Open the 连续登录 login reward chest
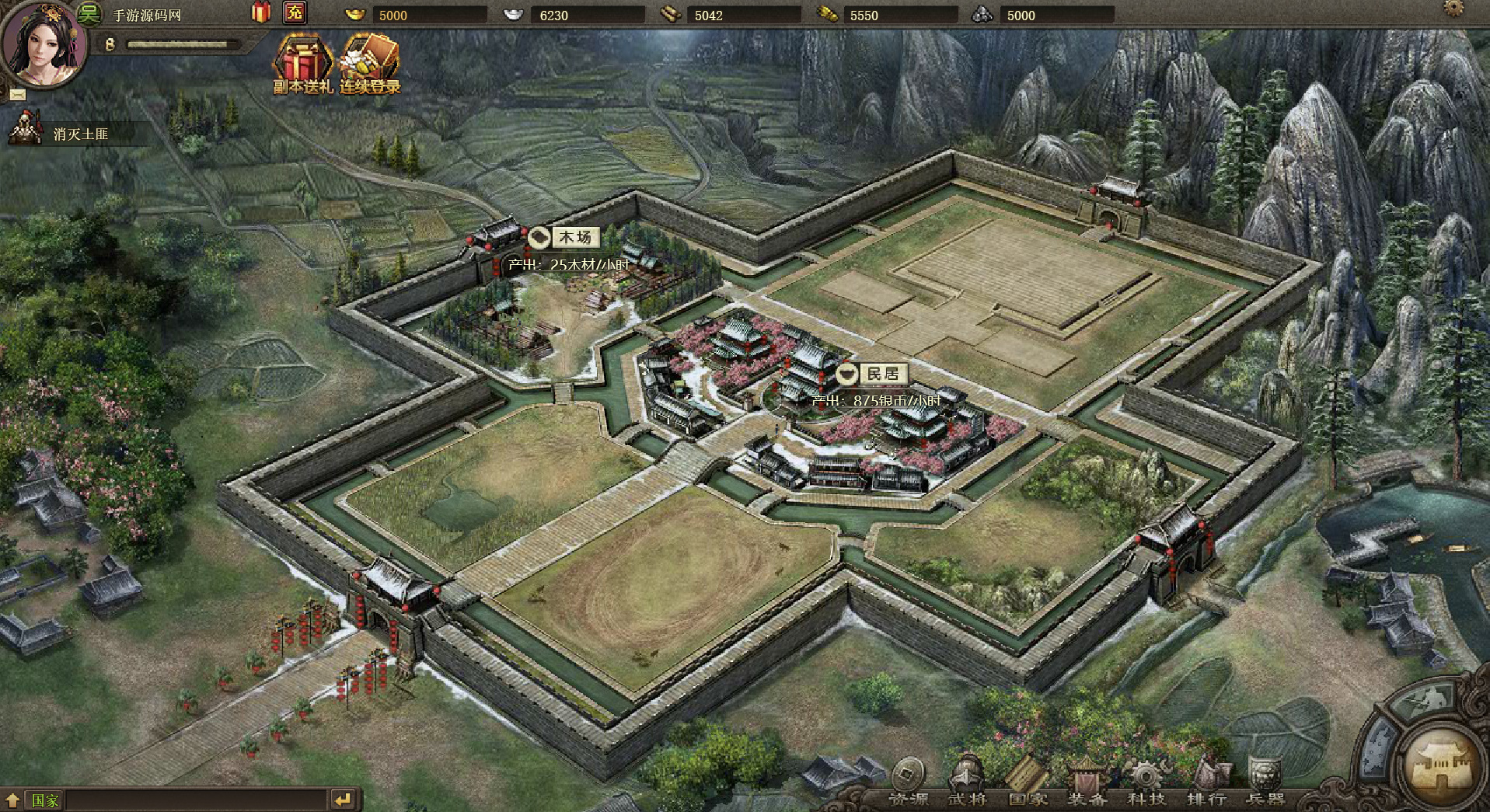The image size is (1490, 812). pyautogui.click(x=370, y=65)
